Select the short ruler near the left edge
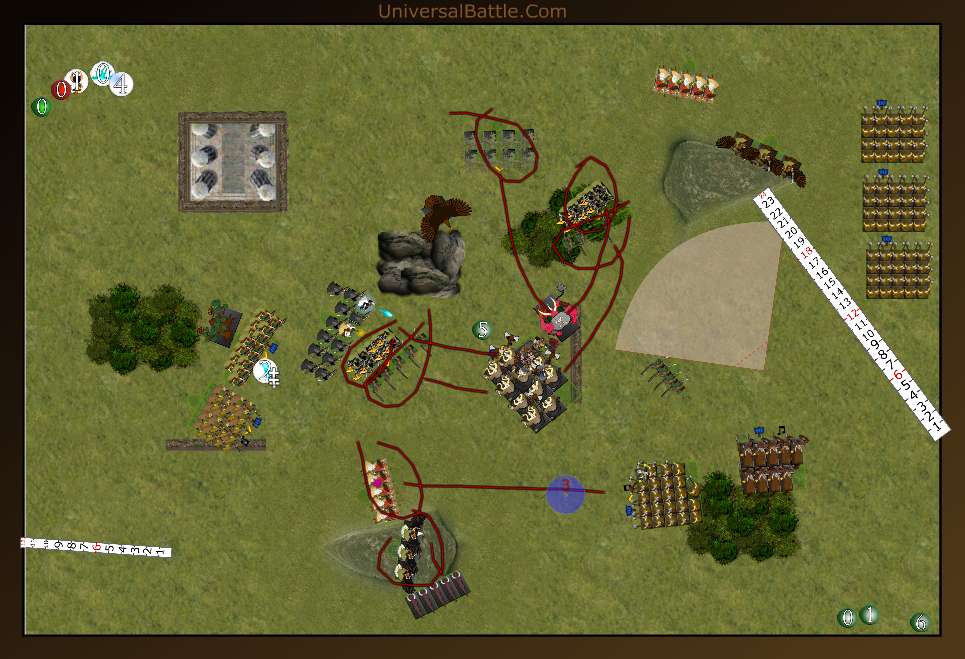The height and width of the screenshot is (659, 965). 95,547
